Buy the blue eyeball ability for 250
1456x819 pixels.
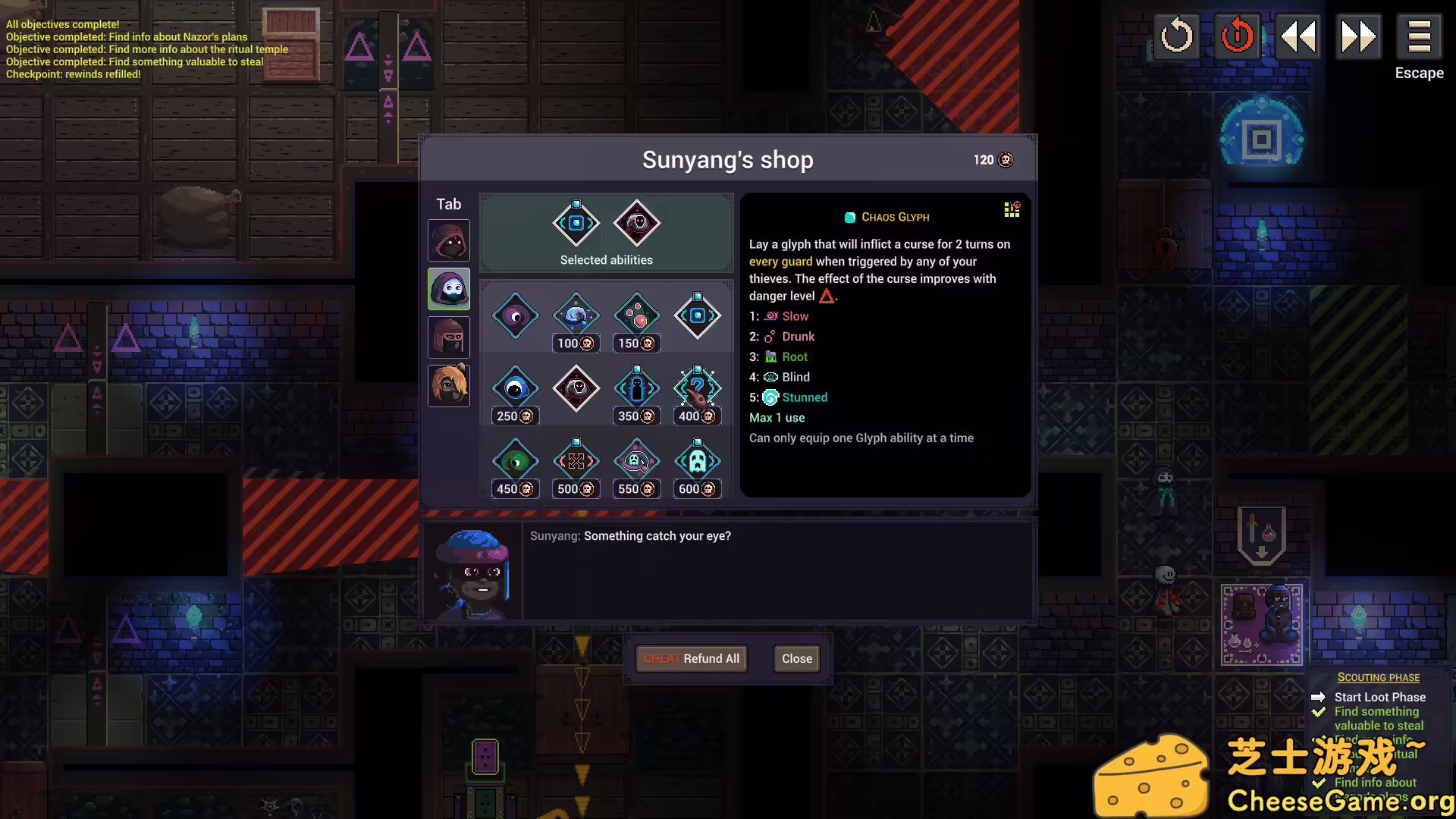tap(516, 389)
